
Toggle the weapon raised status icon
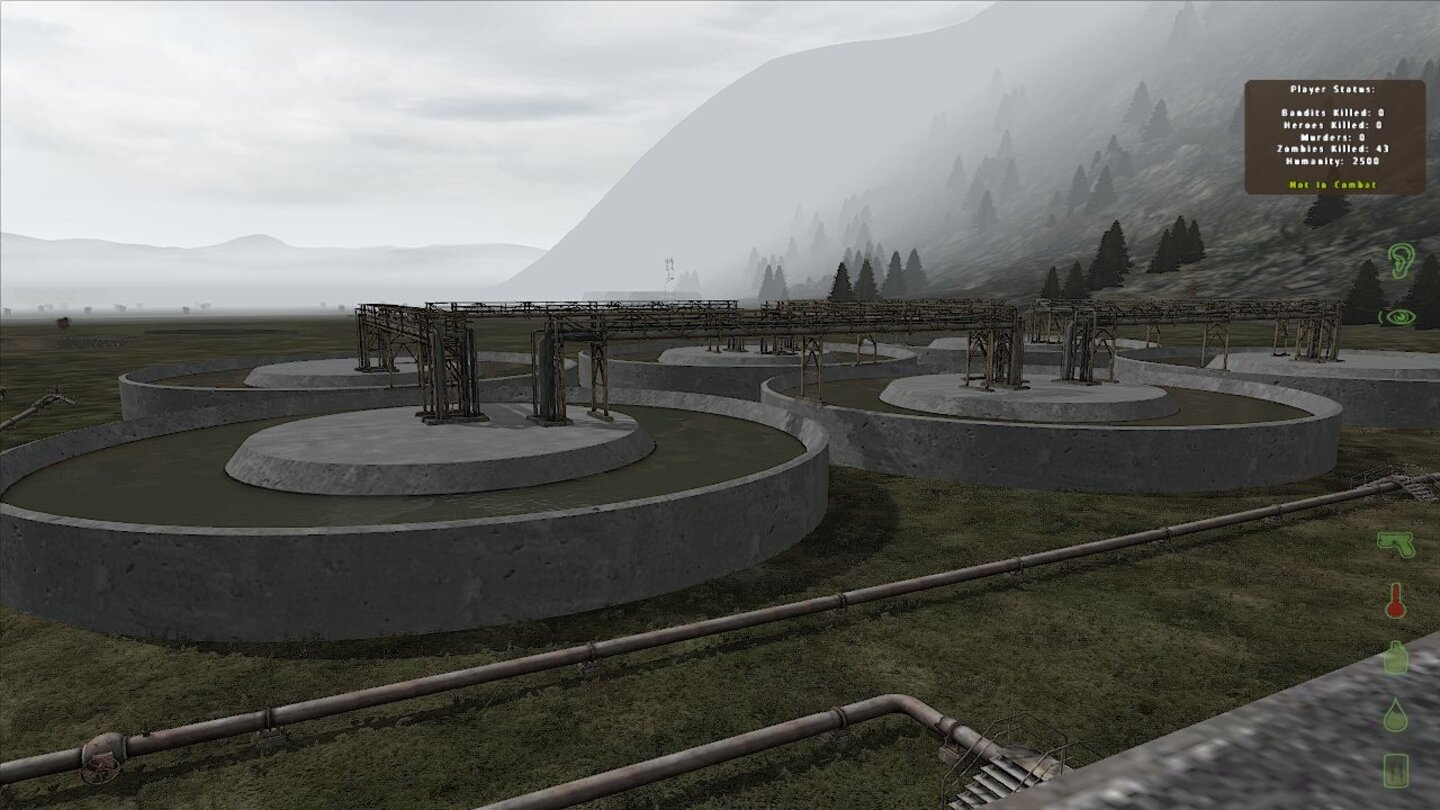point(1399,545)
